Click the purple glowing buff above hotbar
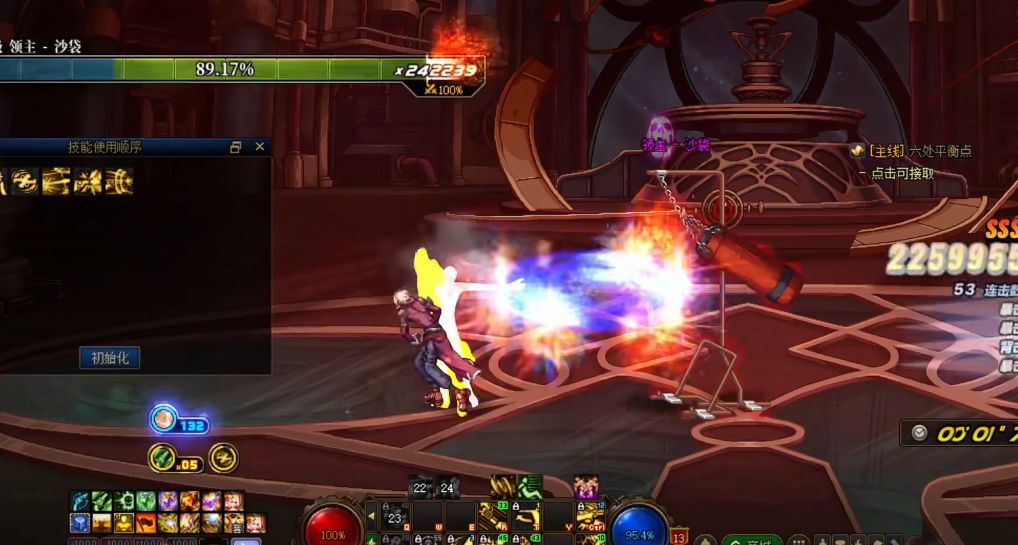1018x545 pixels. coord(586,487)
